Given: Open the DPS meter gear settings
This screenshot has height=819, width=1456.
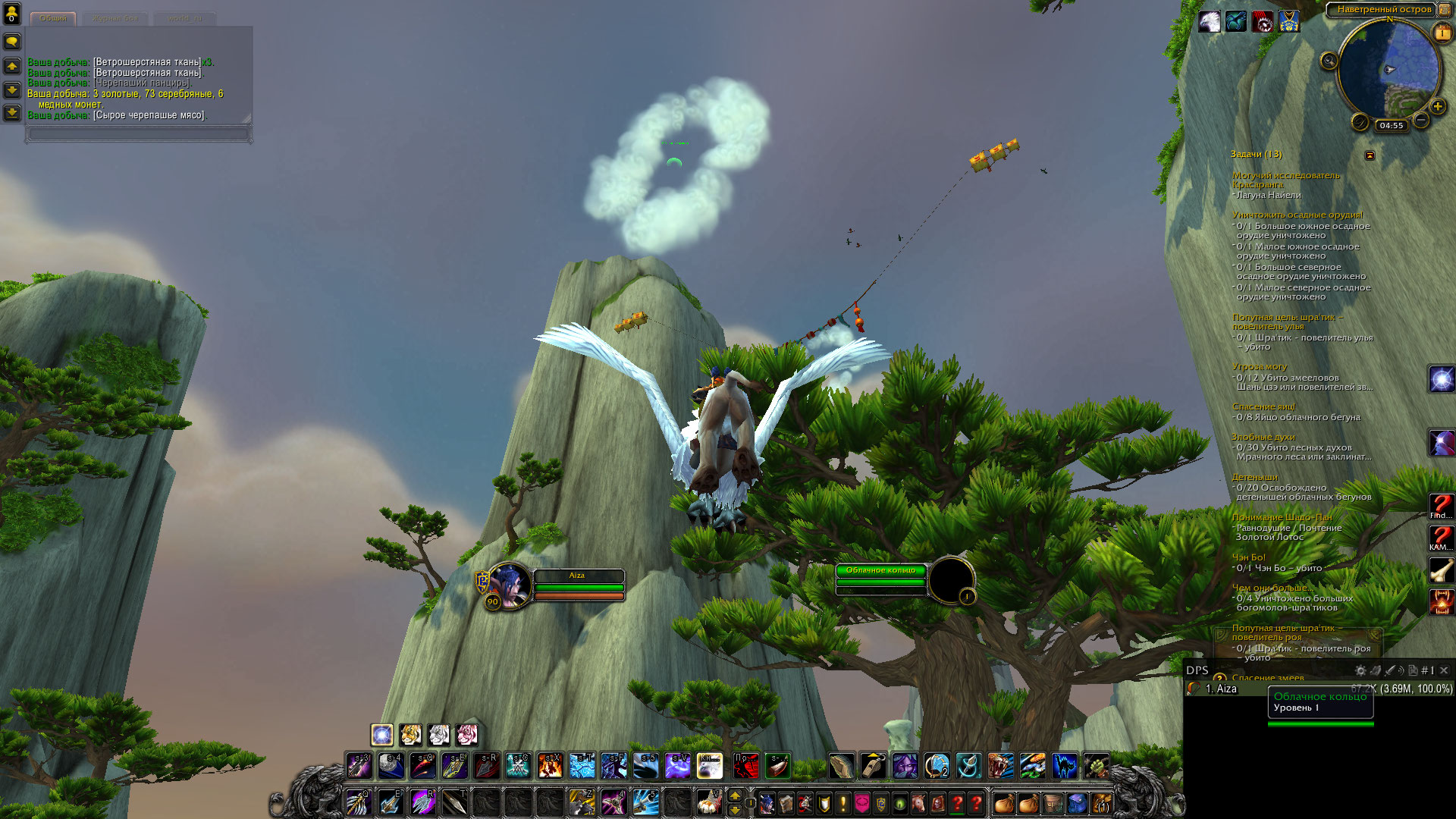Looking at the screenshot, I should (x=1360, y=670).
